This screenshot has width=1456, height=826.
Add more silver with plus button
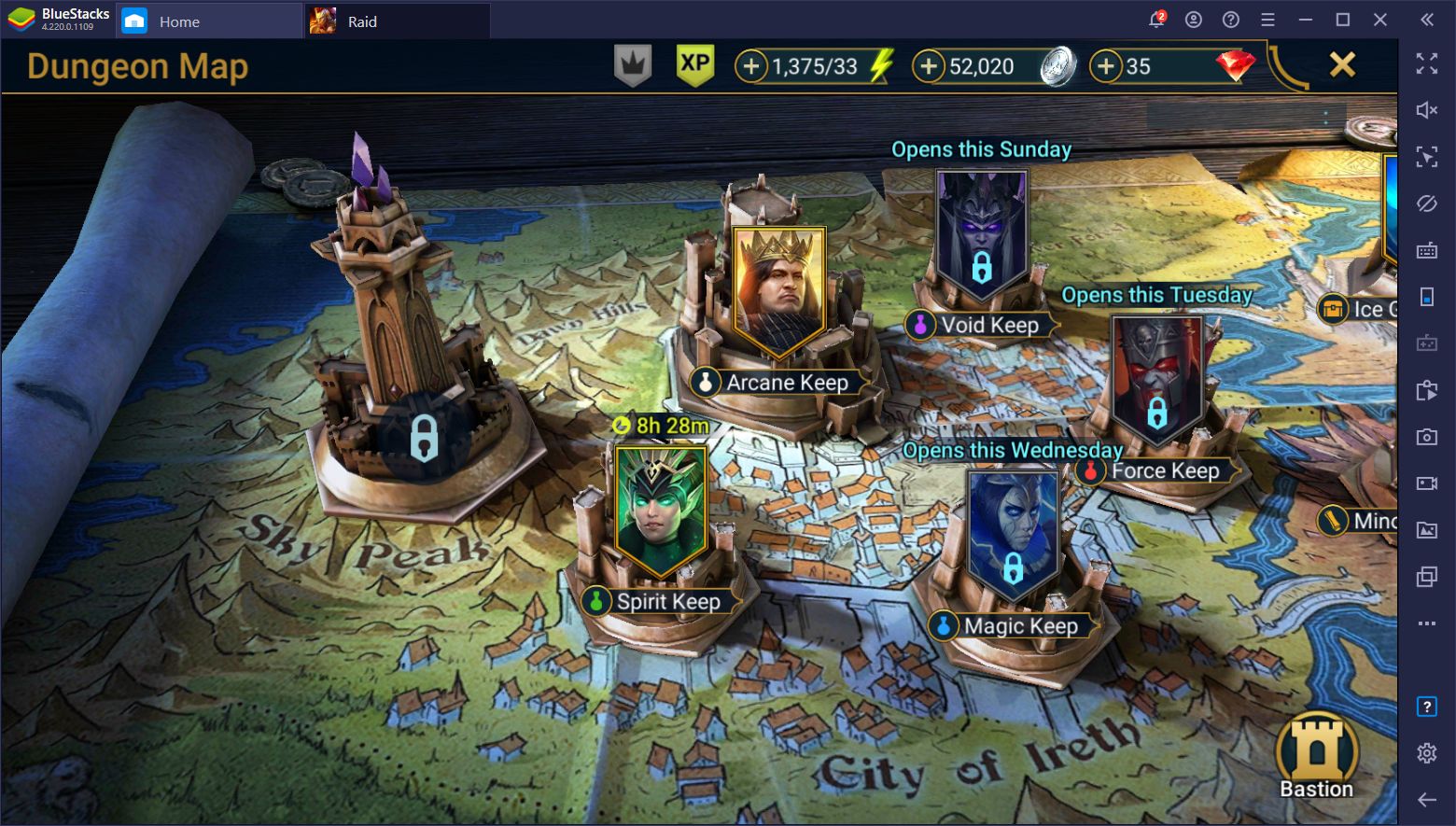point(928,66)
